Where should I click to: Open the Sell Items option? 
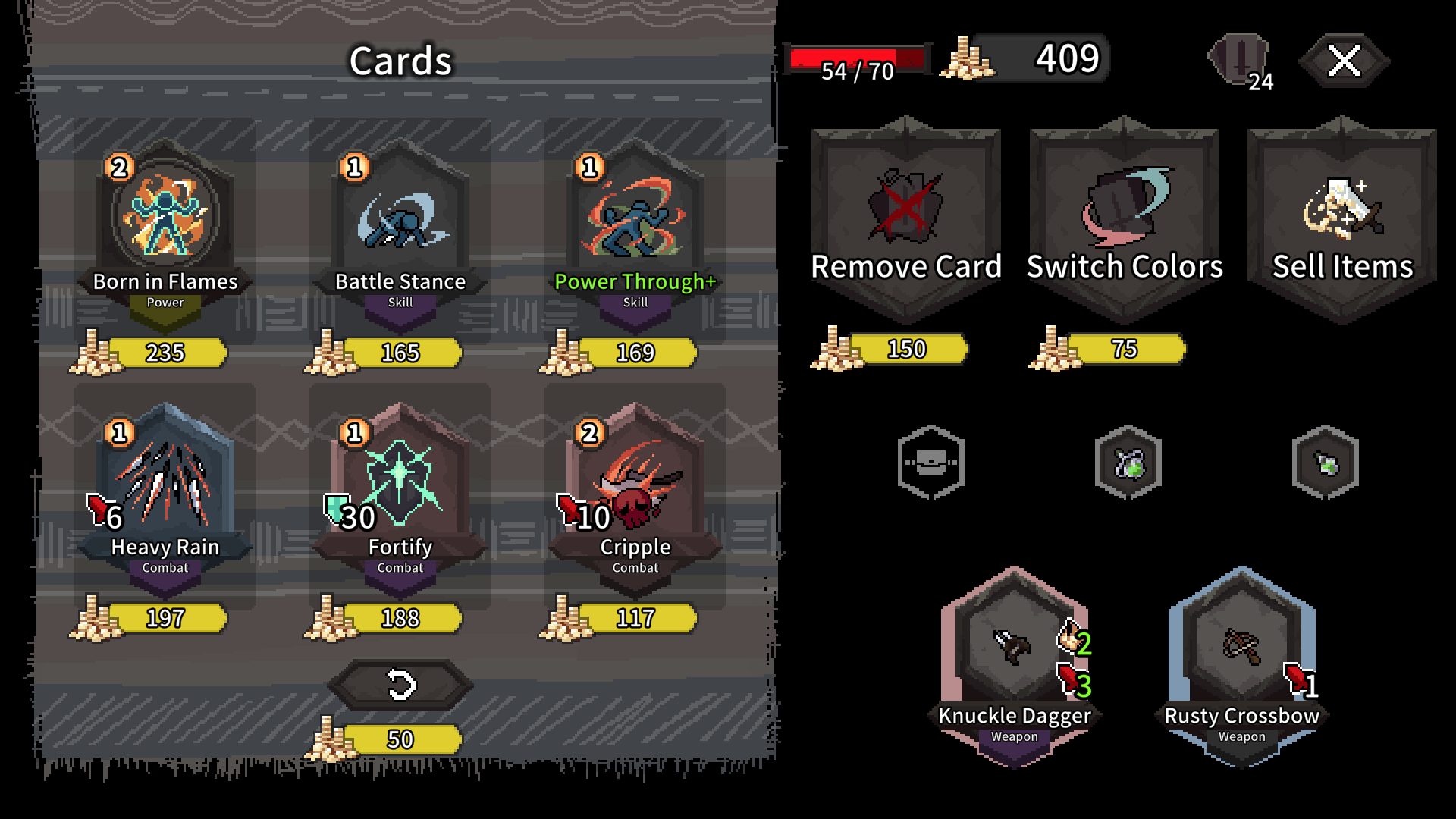1342,220
